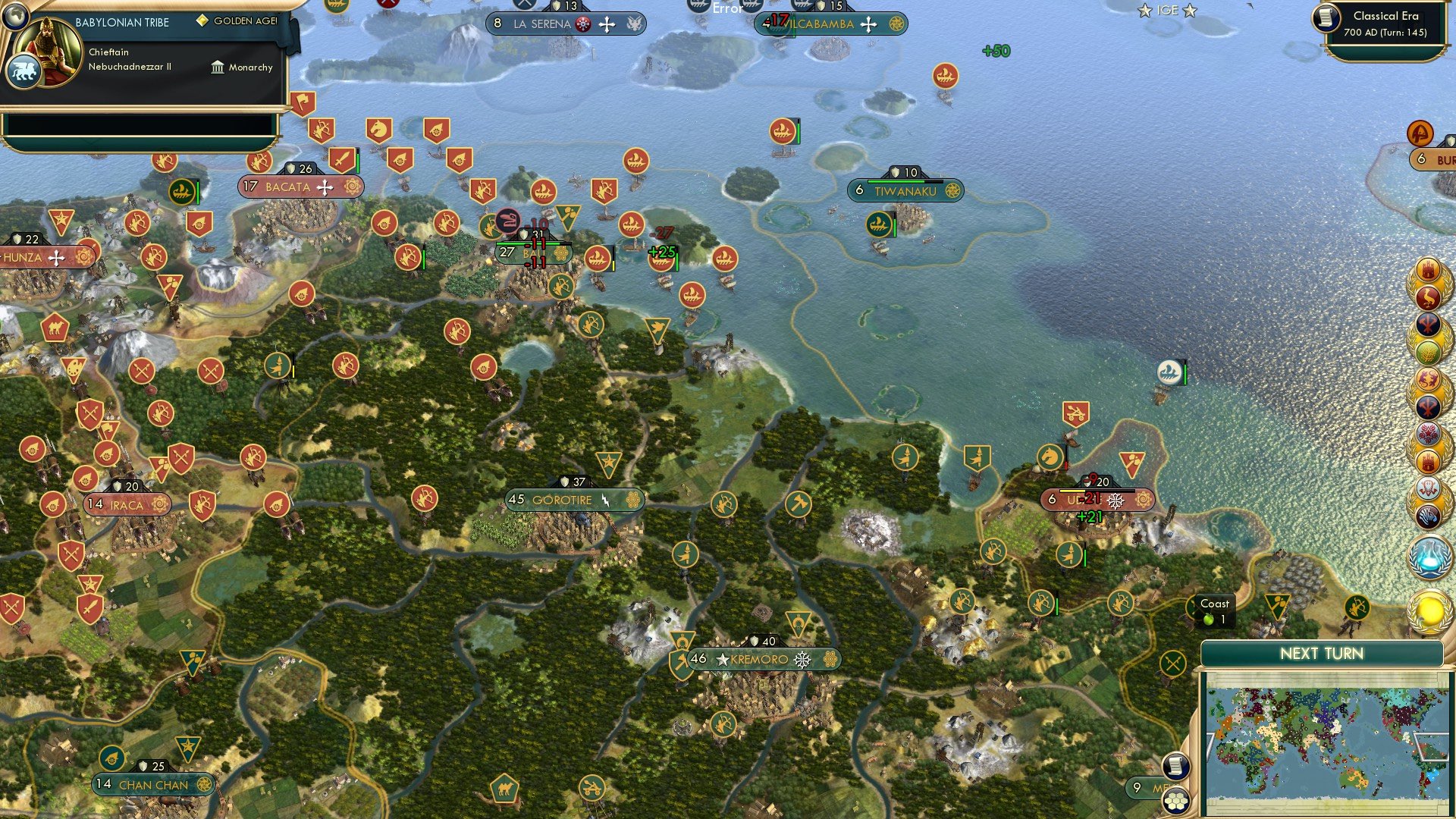Screen dimensions: 1456x819
Task: Click the Monarchy government icon
Action: point(219,67)
